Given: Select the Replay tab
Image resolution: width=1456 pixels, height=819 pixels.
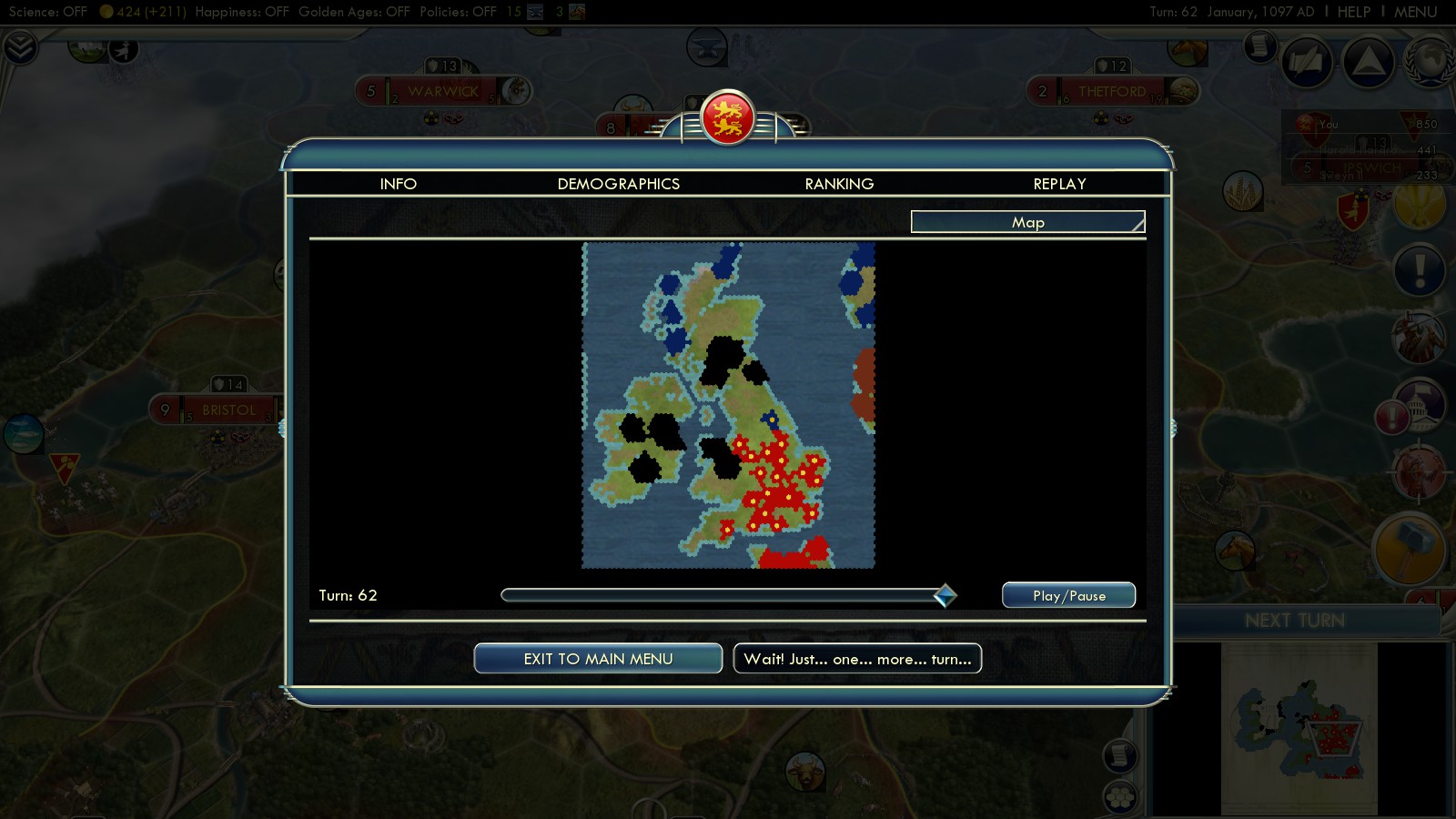Looking at the screenshot, I should point(1059,184).
